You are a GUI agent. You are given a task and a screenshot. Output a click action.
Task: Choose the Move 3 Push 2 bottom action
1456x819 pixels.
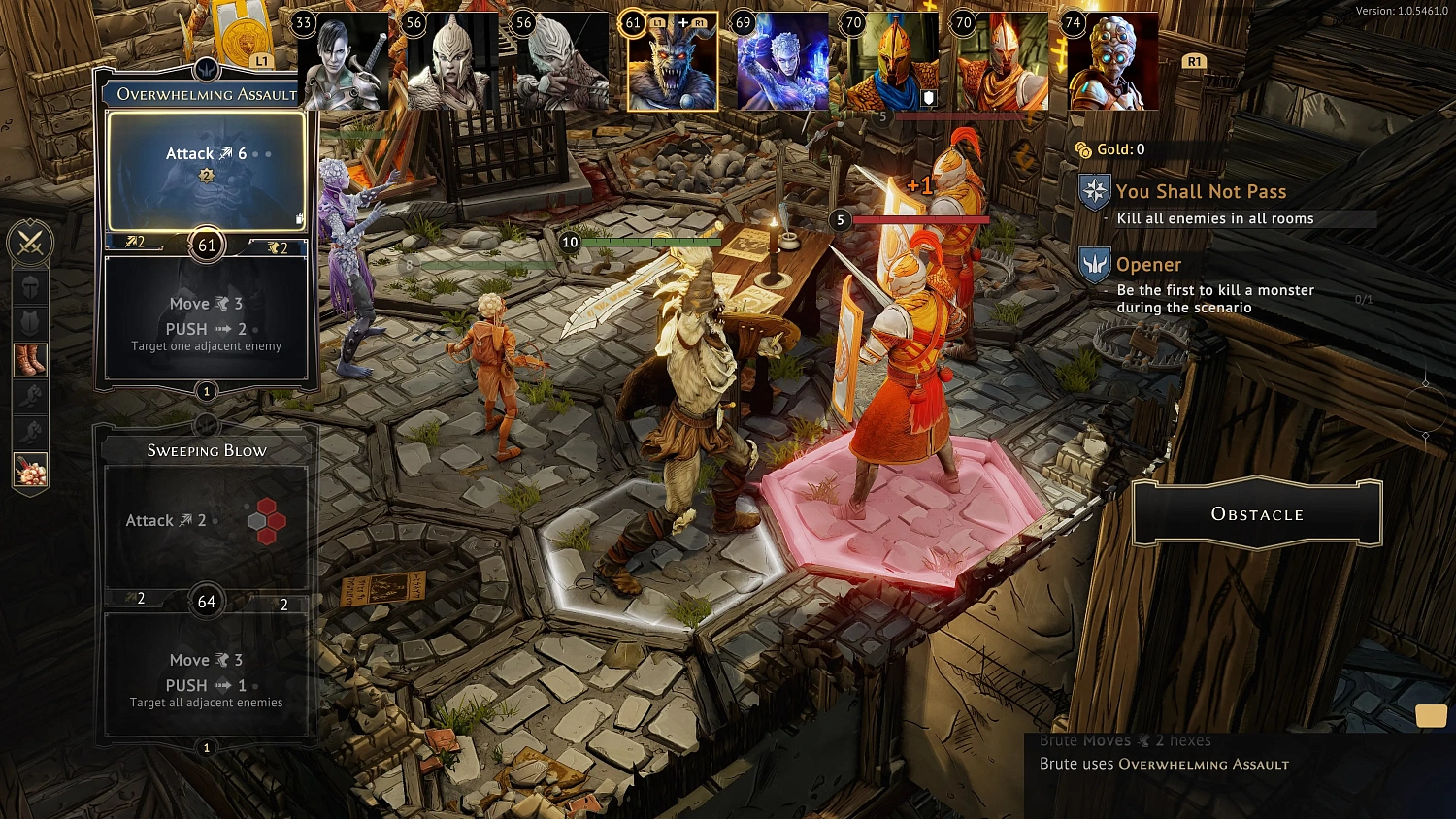click(205, 315)
